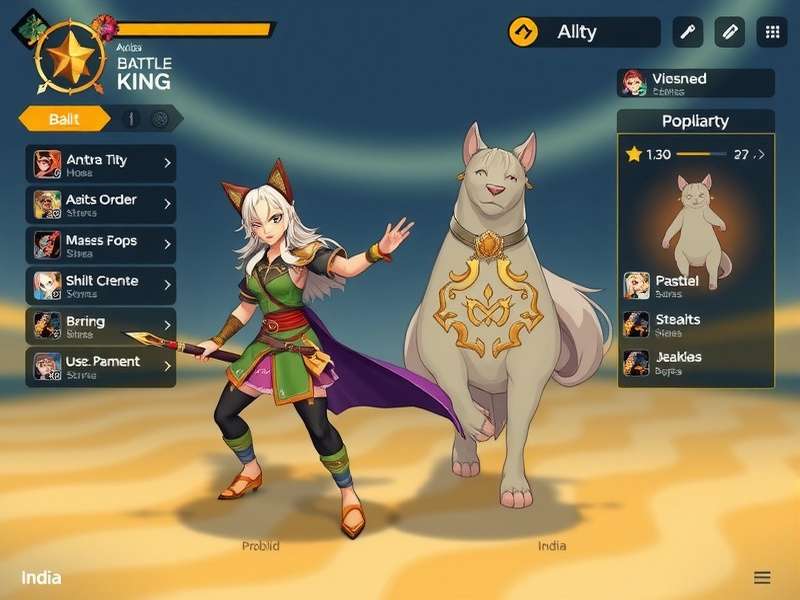Click the gold star Battle King emblem
This screenshot has width=800, height=600.
pos(70,56)
